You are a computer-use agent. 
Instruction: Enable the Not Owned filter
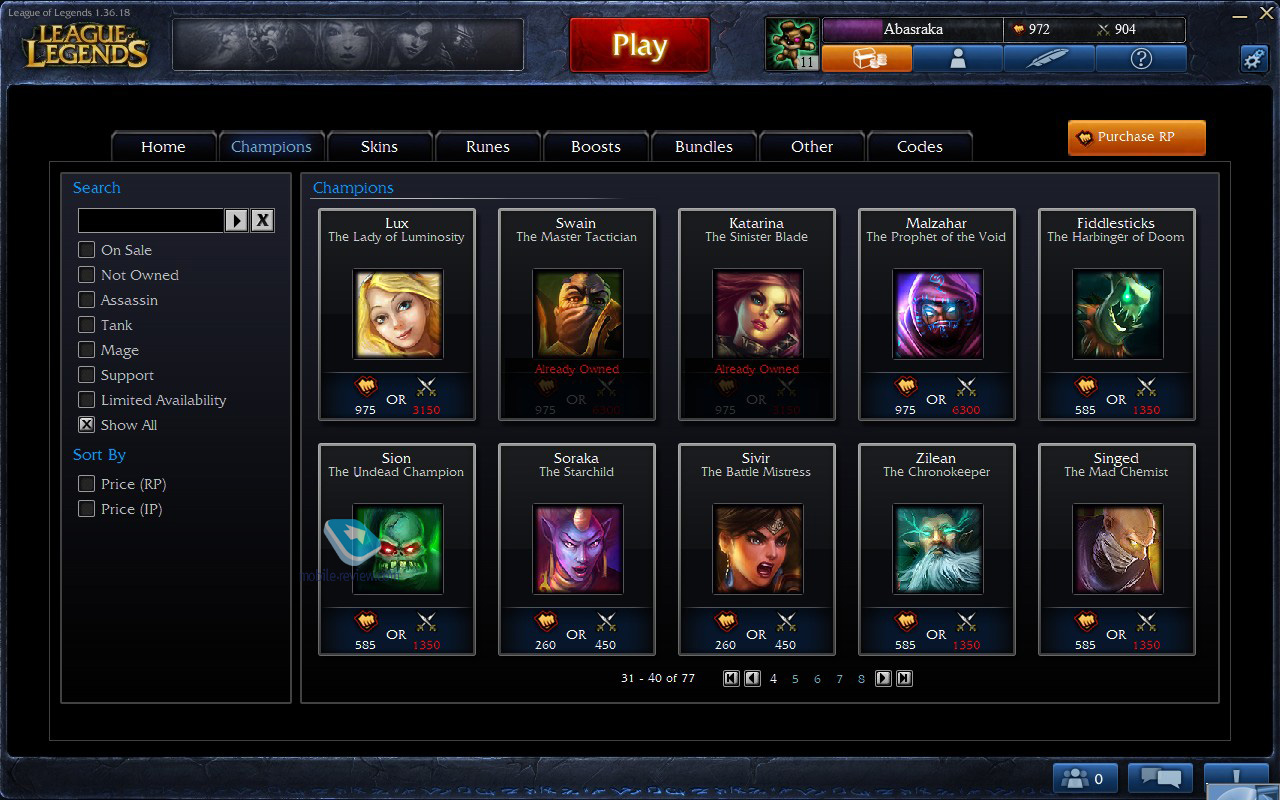coord(87,275)
